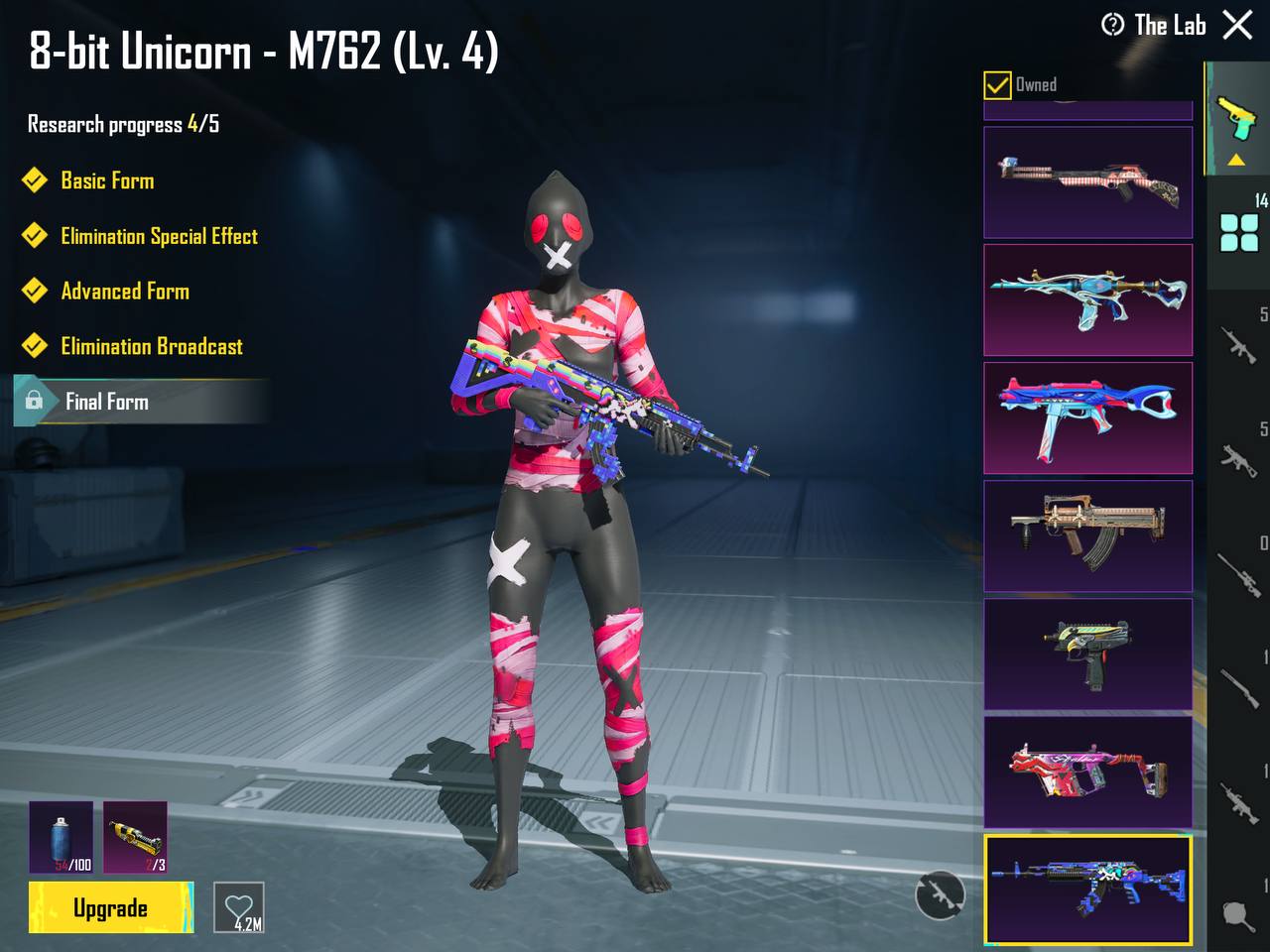Click the heart like button

pos(239,907)
